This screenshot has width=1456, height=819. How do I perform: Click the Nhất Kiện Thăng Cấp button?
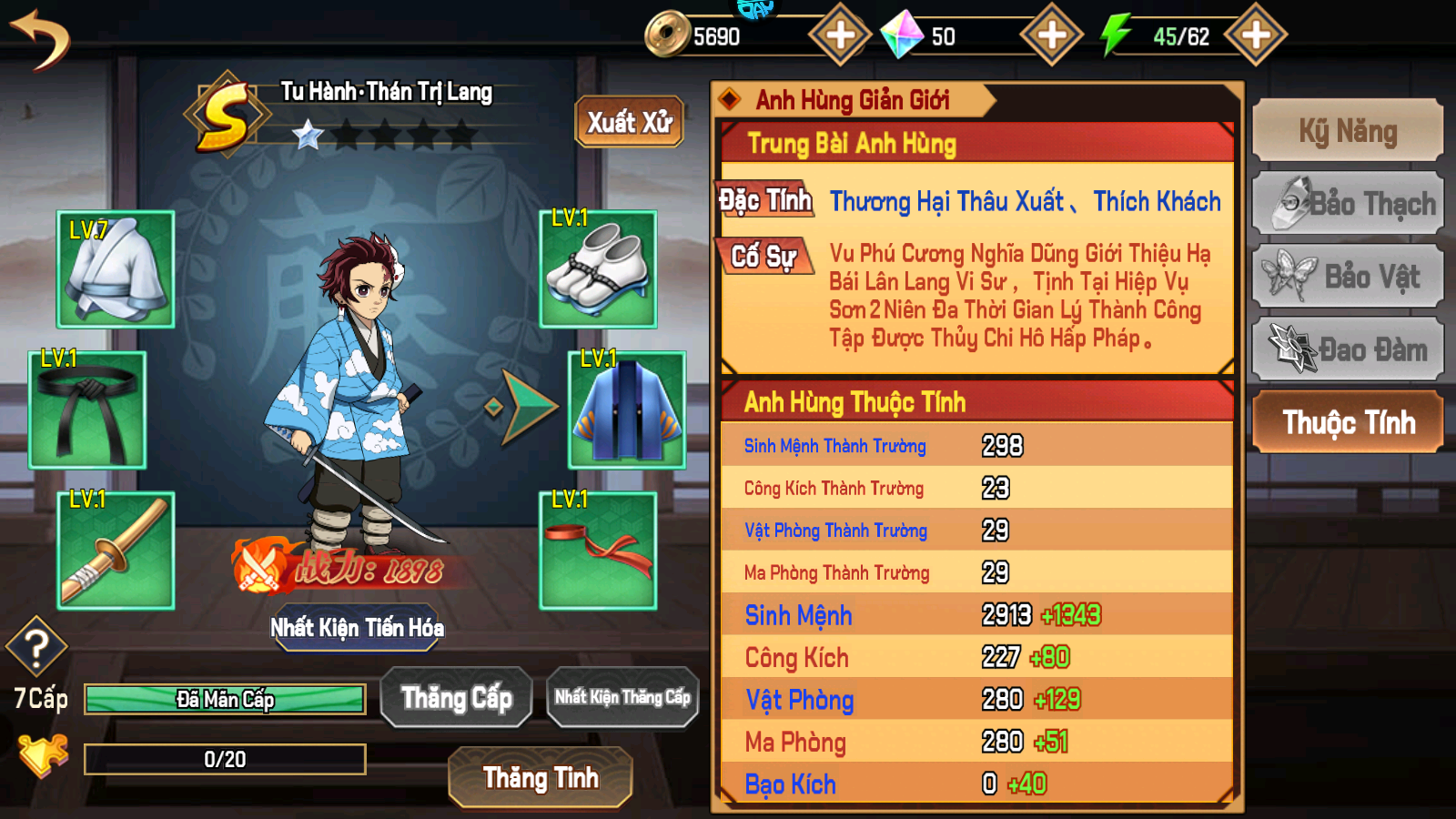(622, 696)
